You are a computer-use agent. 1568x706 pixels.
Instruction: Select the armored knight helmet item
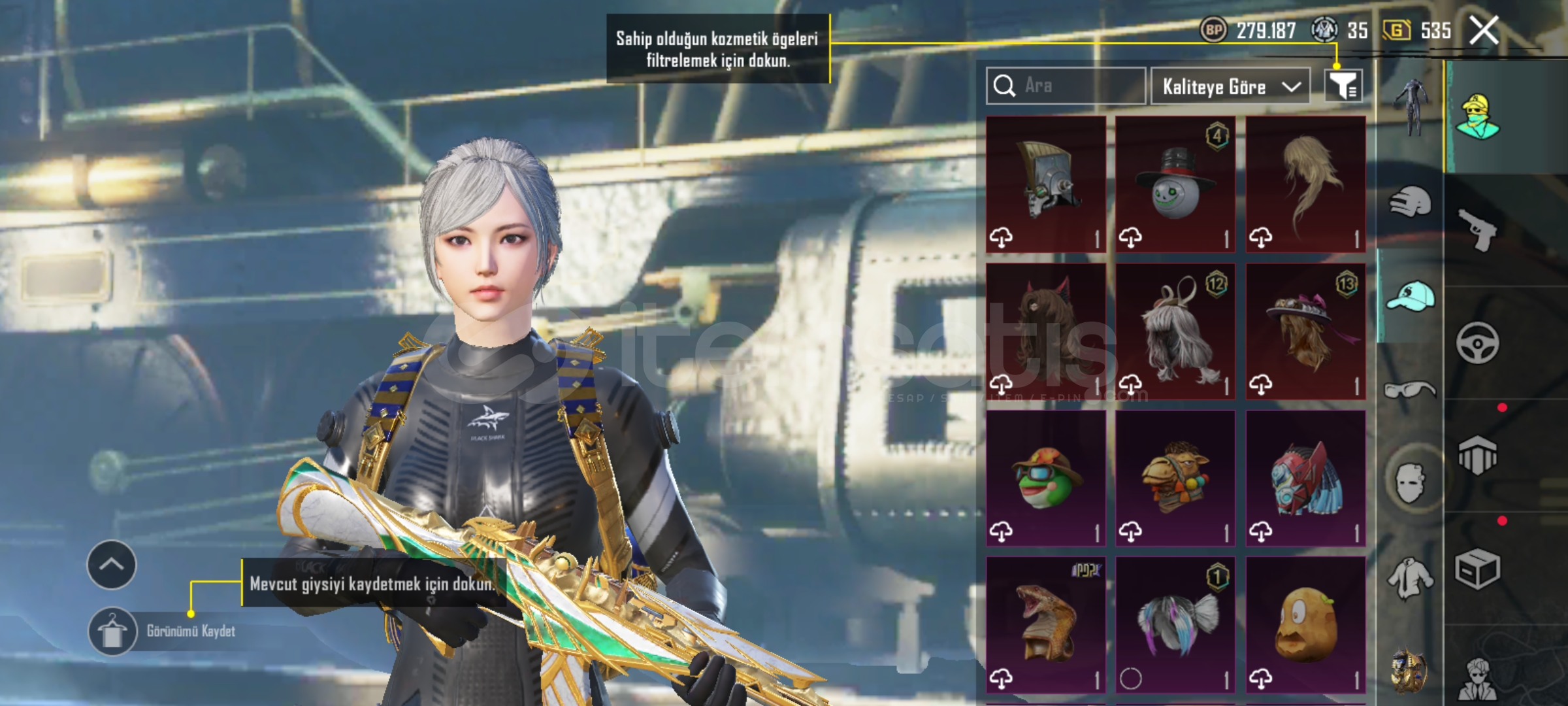[x=1045, y=184]
